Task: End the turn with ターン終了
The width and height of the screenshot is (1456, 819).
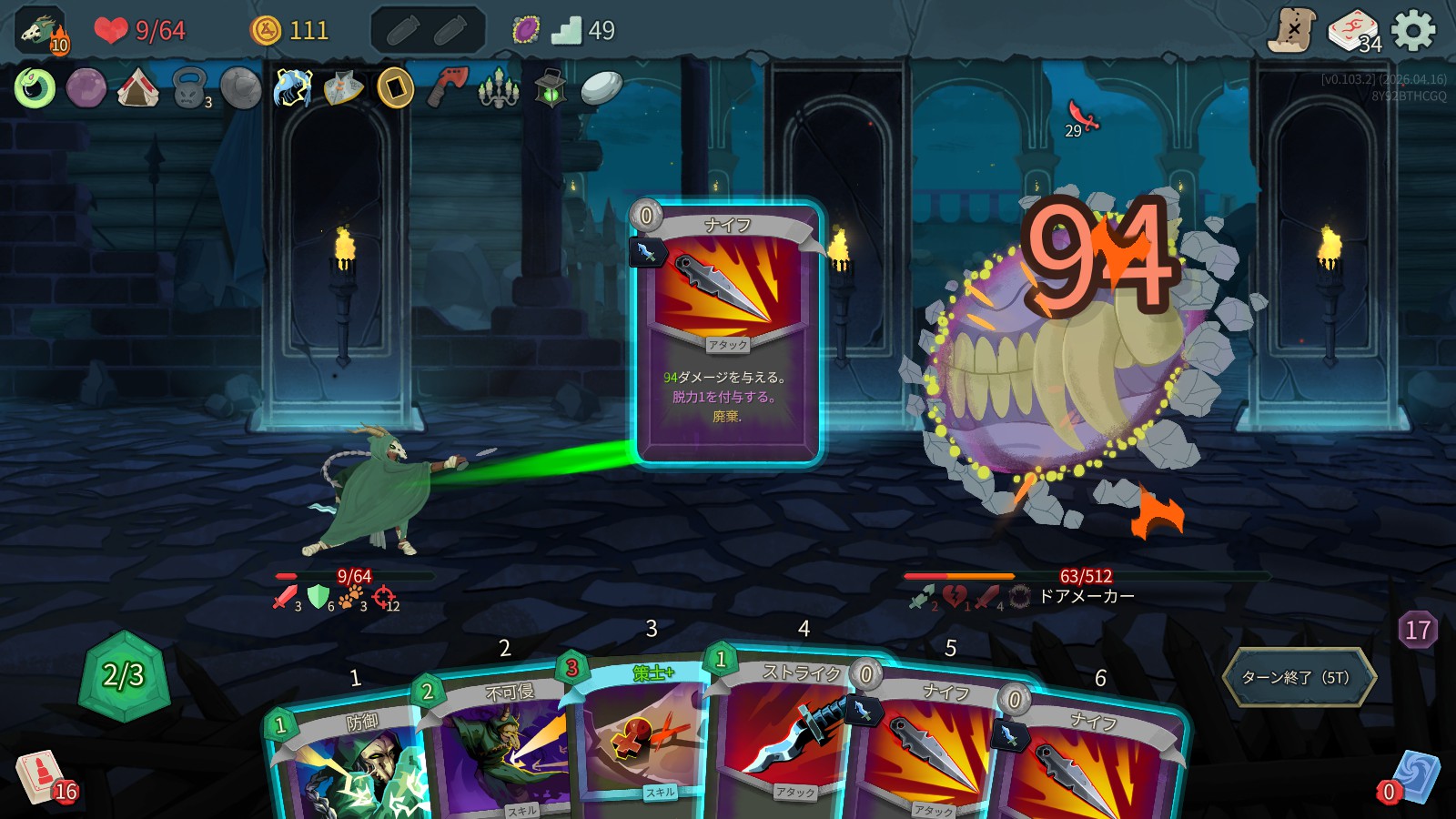Action: (1299, 677)
